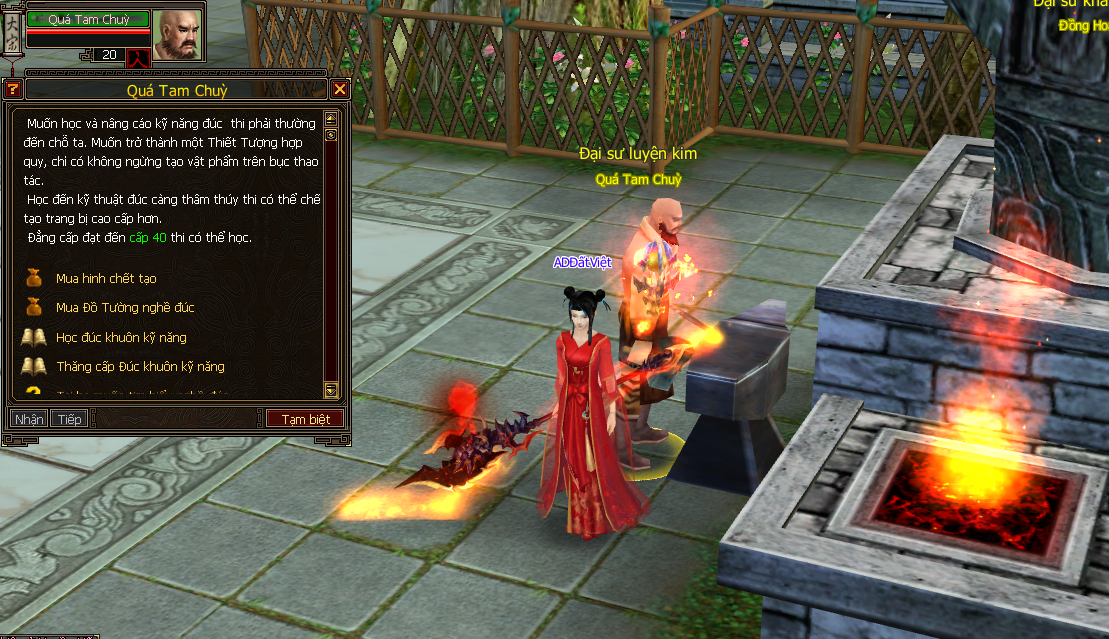Say goodbye with Tạm biệt button

(305, 419)
